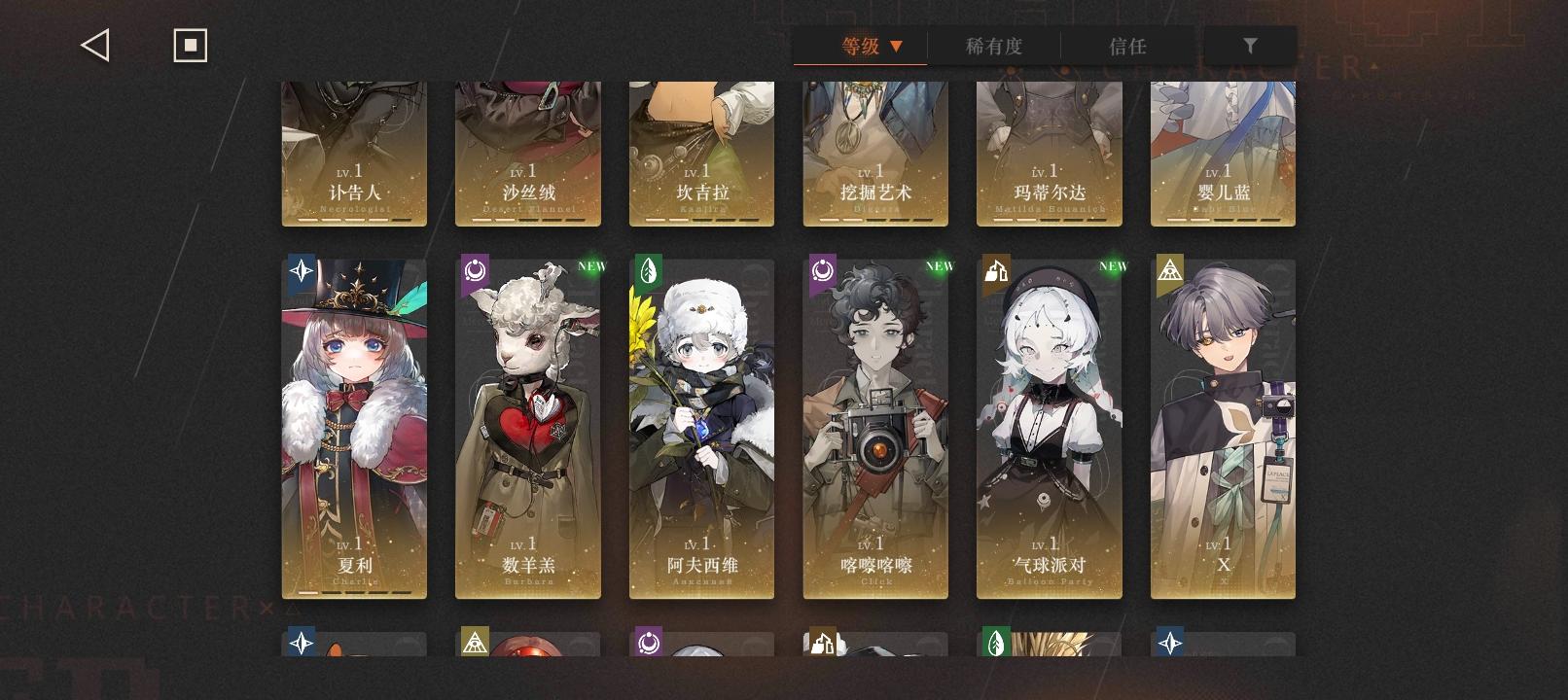This screenshot has width=1568, height=700.
Task: Click the Star icon on the bottom-left partial card
Action: pos(302,643)
